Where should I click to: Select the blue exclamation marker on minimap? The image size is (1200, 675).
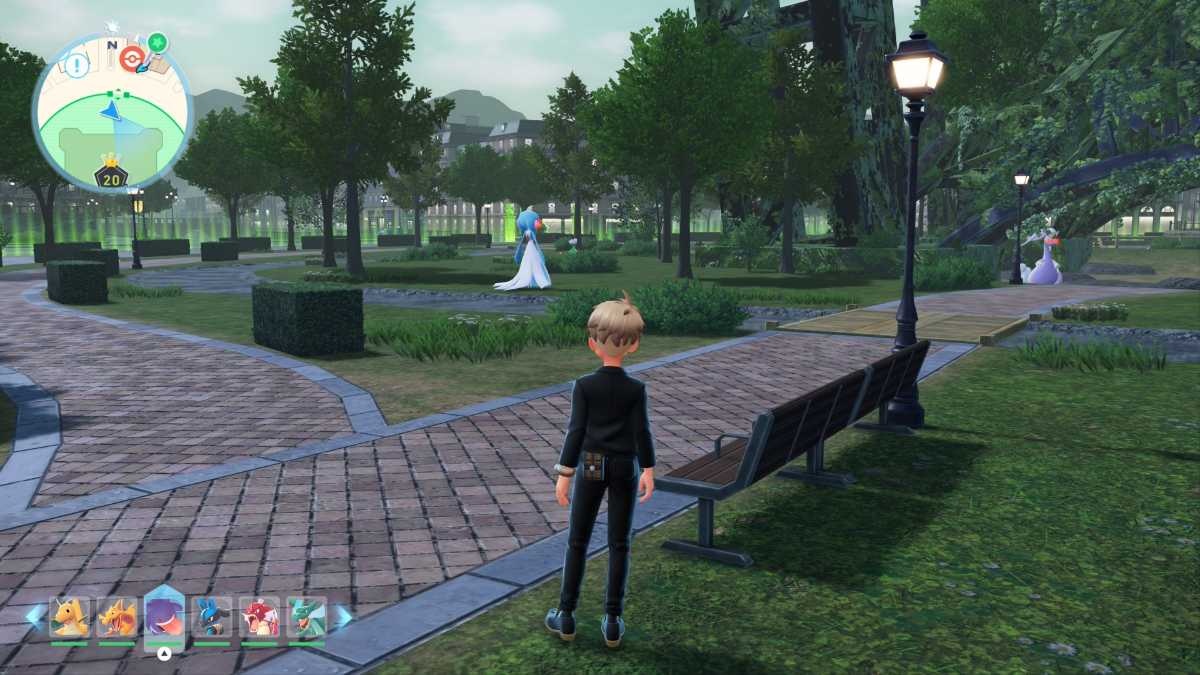click(x=76, y=66)
